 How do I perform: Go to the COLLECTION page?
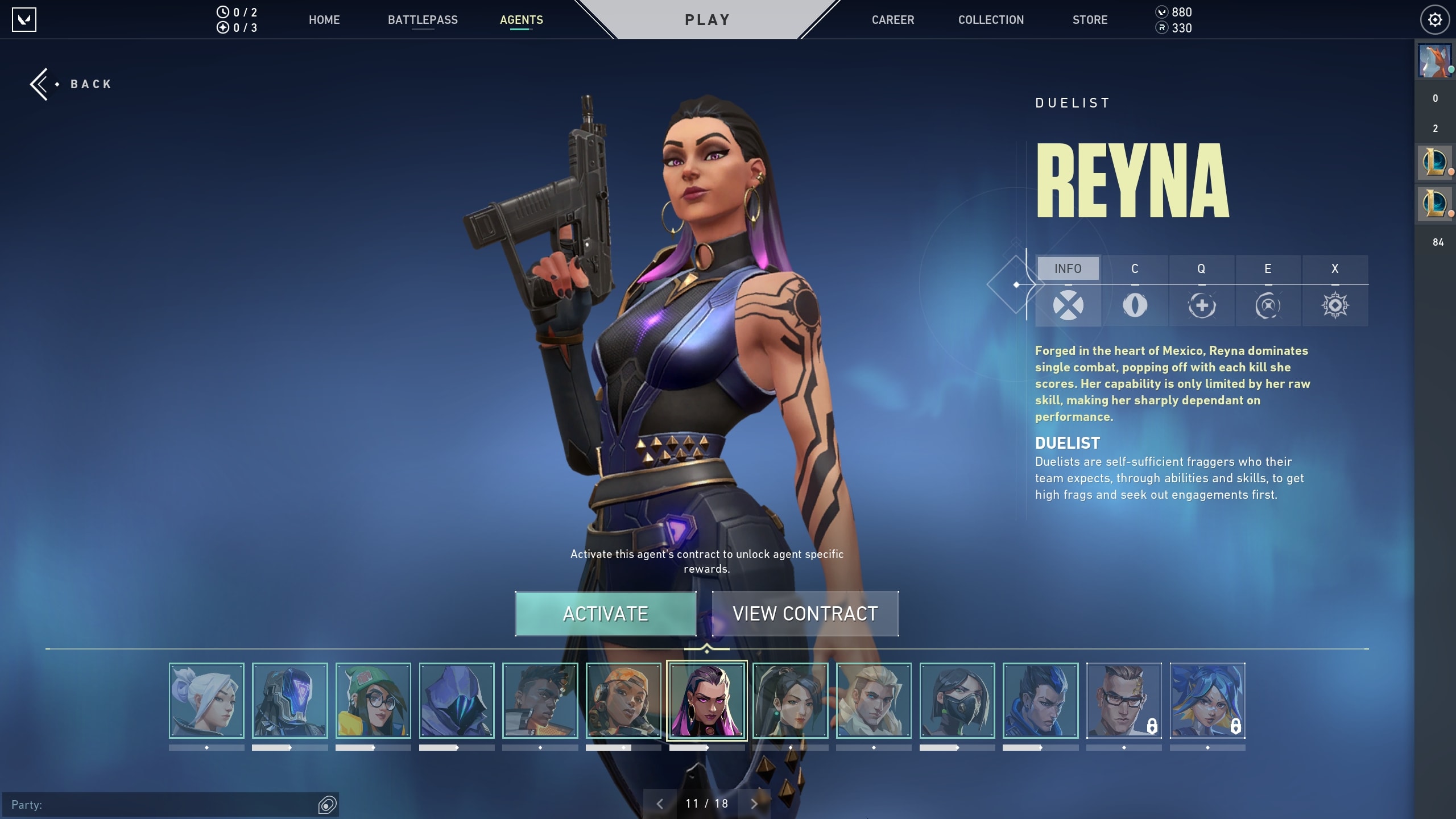991,20
